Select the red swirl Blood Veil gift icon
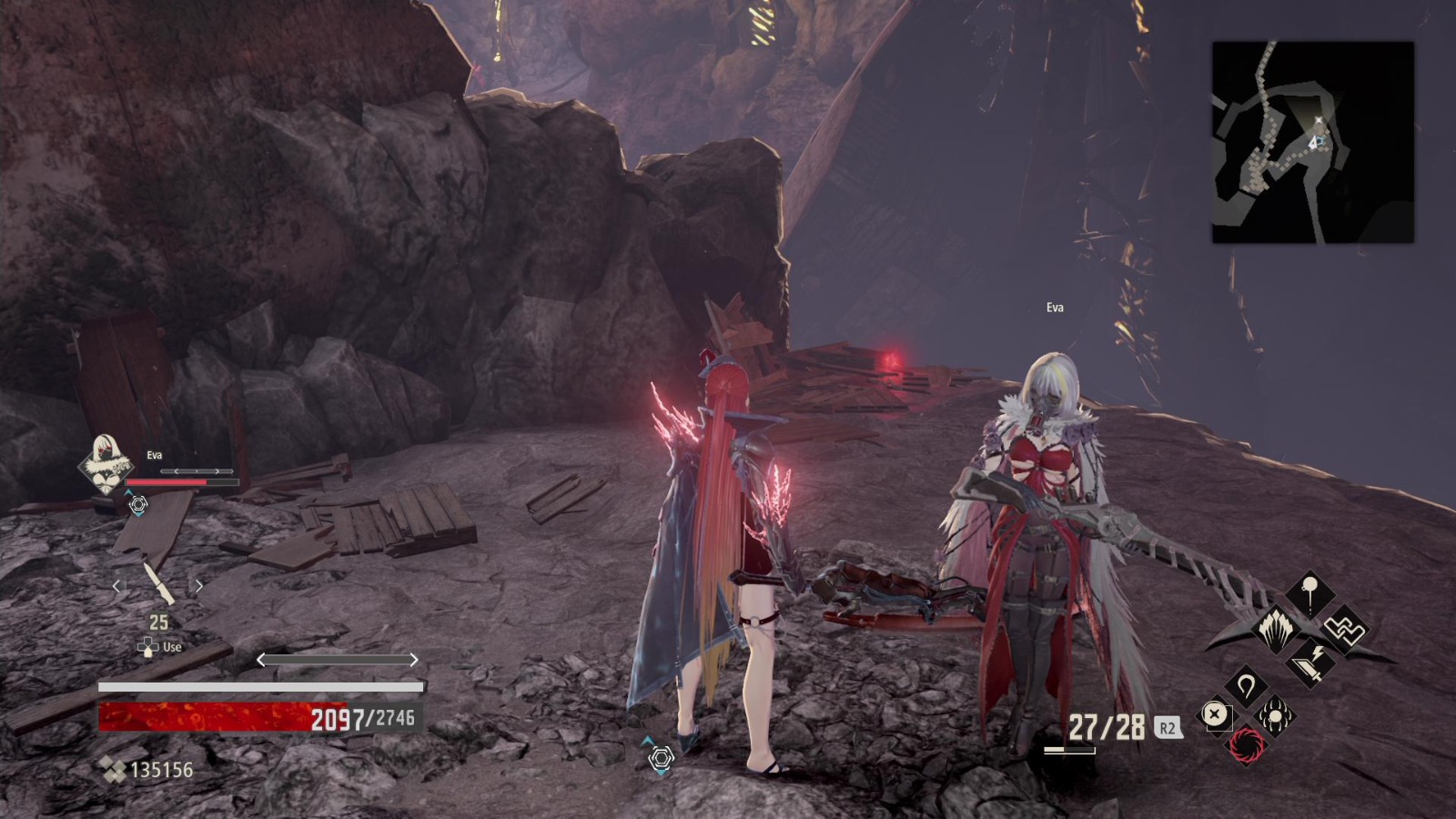 [1248, 745]
